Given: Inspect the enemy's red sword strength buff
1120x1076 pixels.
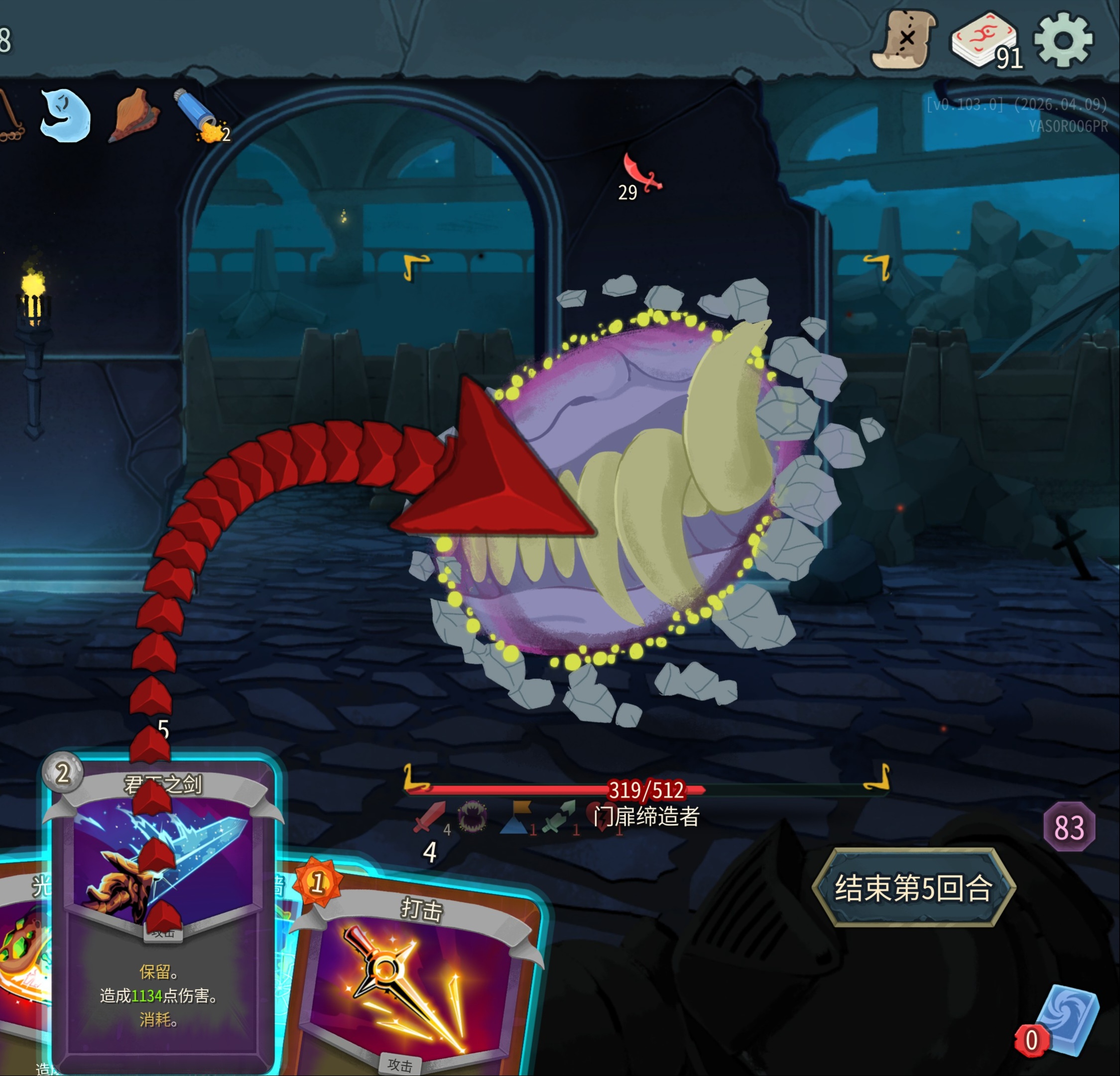Looking at the screenshot, I should click(x=429, y=817).
